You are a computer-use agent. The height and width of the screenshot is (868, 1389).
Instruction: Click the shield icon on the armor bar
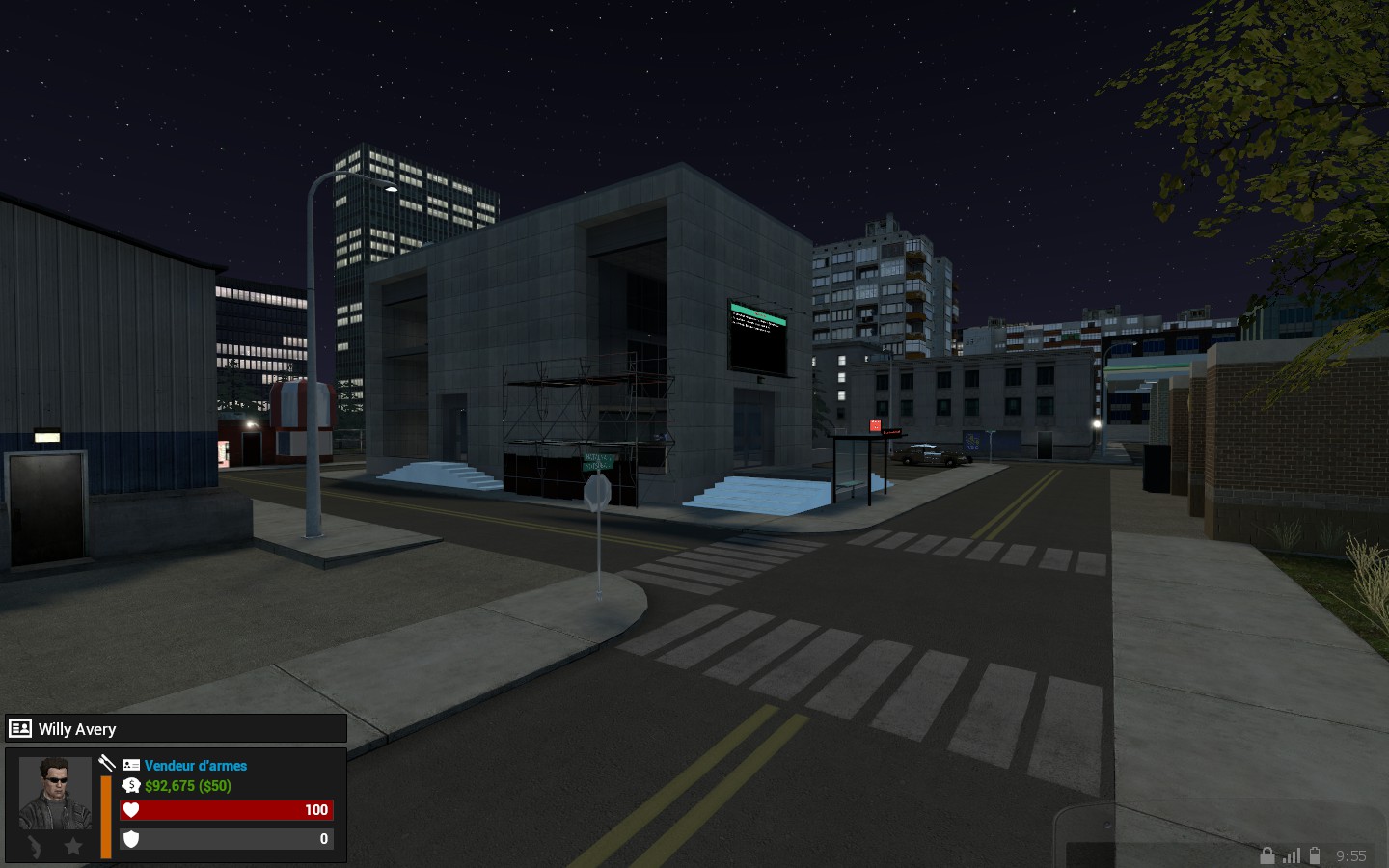131,838
